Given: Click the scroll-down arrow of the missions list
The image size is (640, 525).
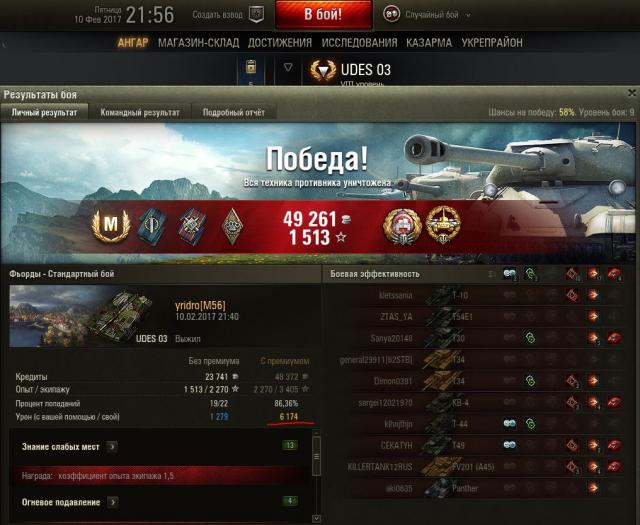Looking at the screenshot, I should (317, 516).
